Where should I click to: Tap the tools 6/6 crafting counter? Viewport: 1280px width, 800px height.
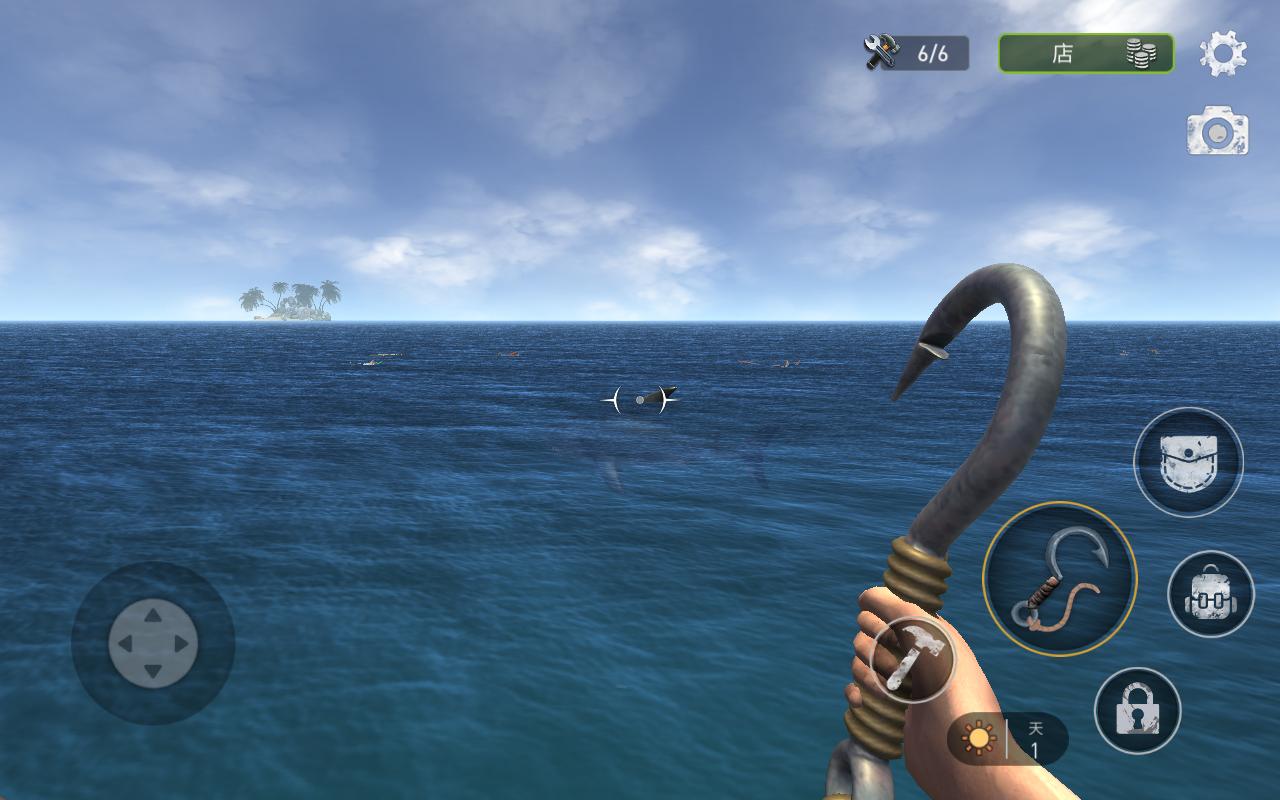coord(917,53)
